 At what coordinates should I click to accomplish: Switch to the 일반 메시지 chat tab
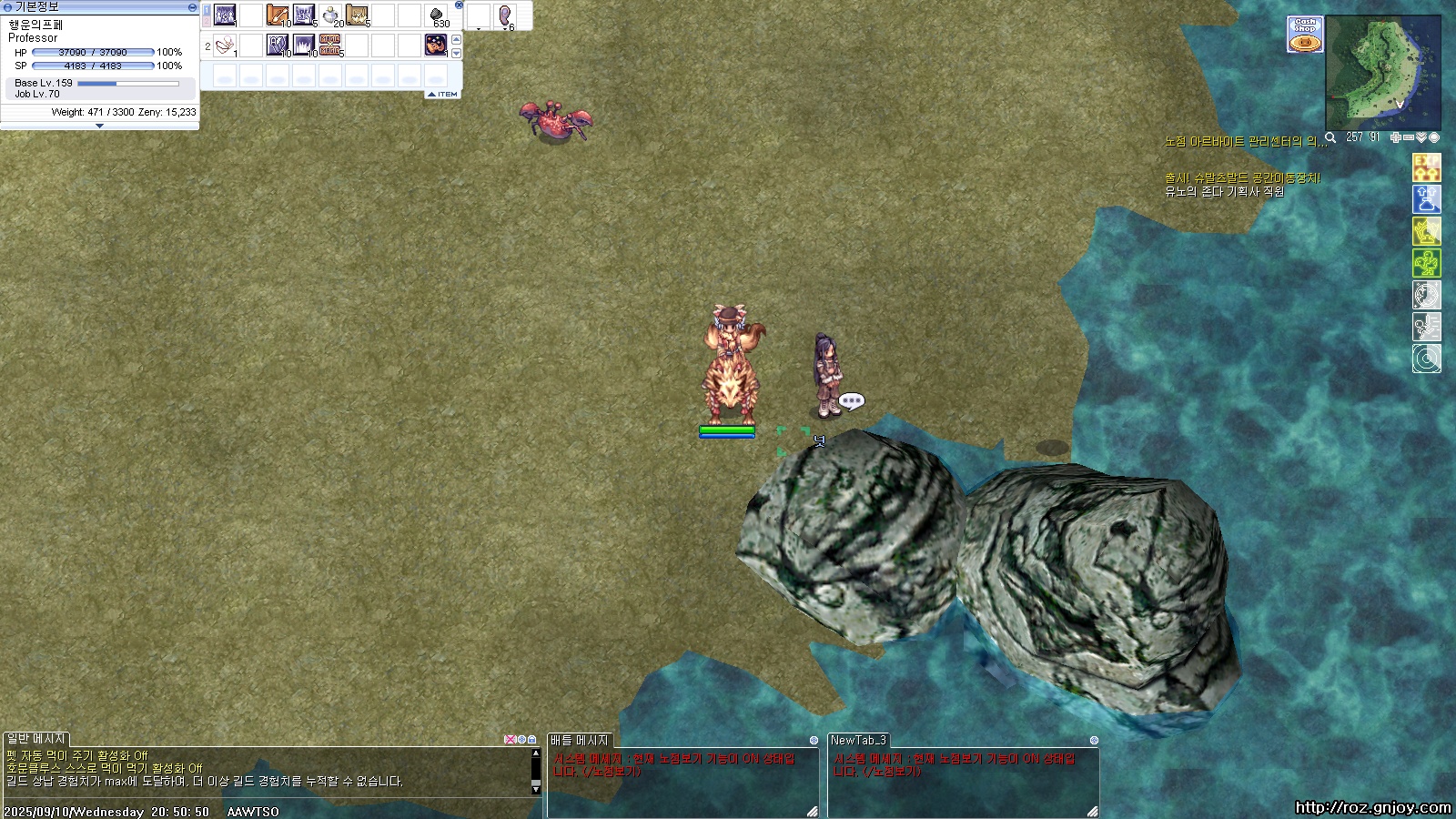pyautogui.click(x=36, y=739)
